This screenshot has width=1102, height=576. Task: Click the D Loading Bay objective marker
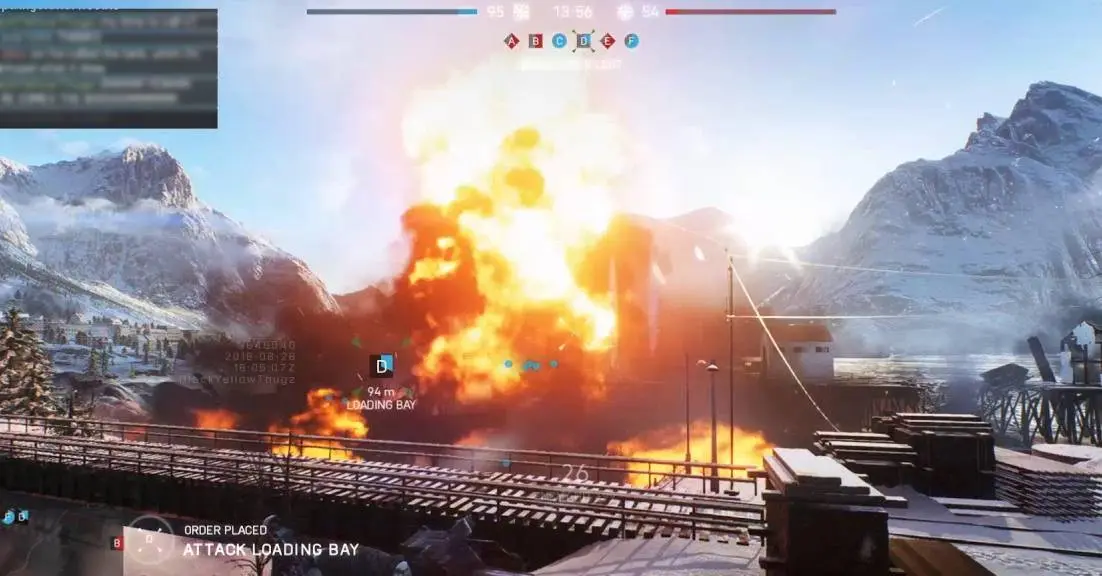381,366
